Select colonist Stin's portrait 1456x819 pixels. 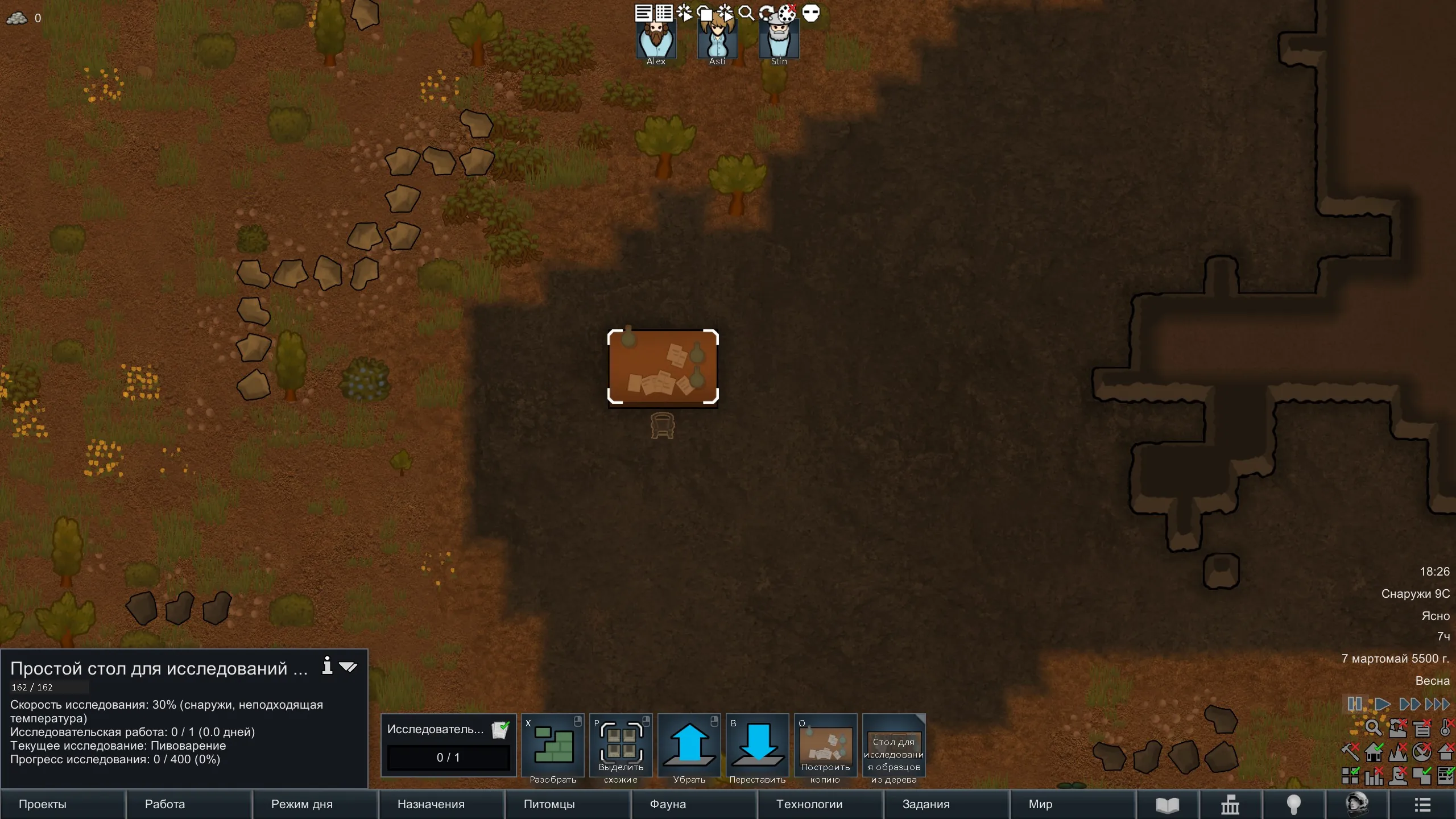pyautogui.click(x=779, y=41)
